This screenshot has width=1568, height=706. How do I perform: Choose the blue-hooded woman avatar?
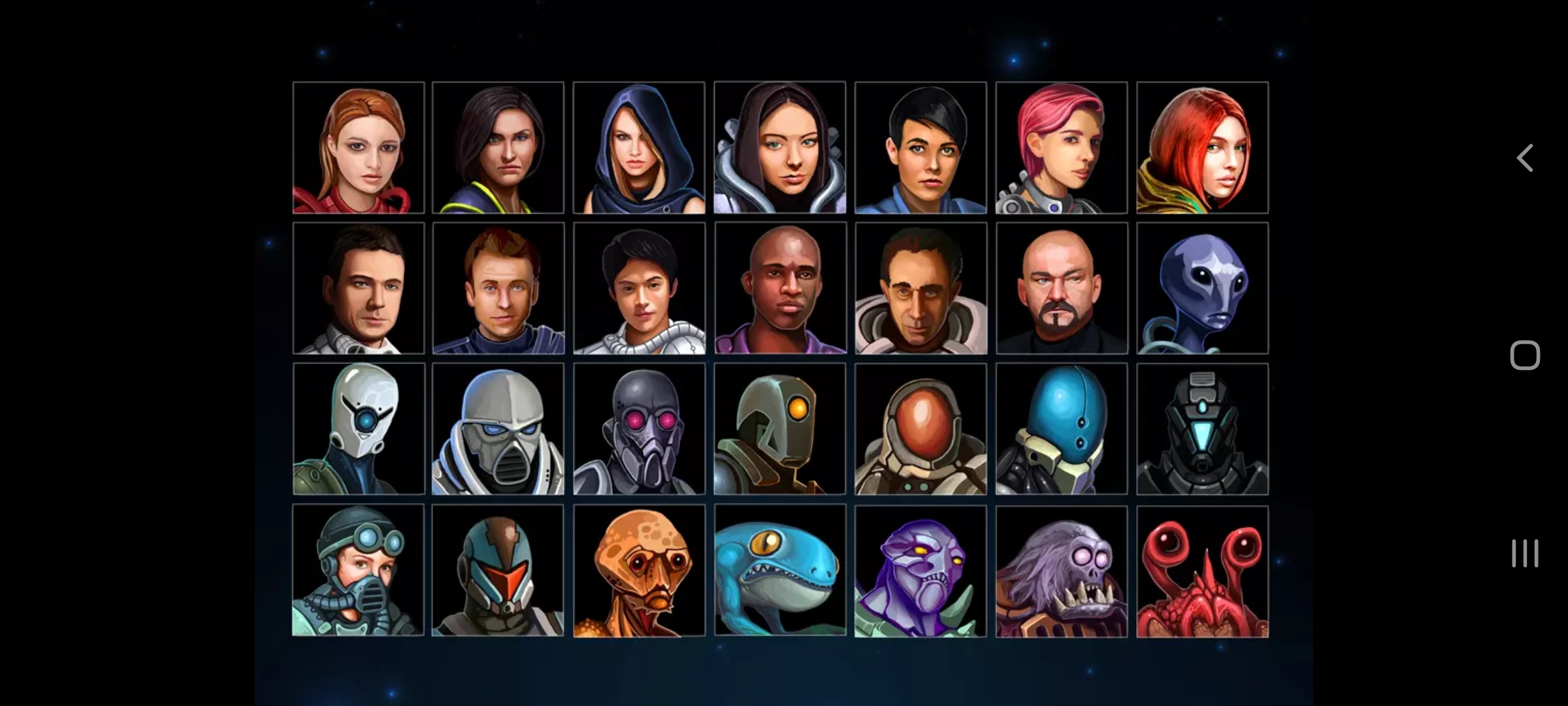pyautogui.click(x=639, y=148)
